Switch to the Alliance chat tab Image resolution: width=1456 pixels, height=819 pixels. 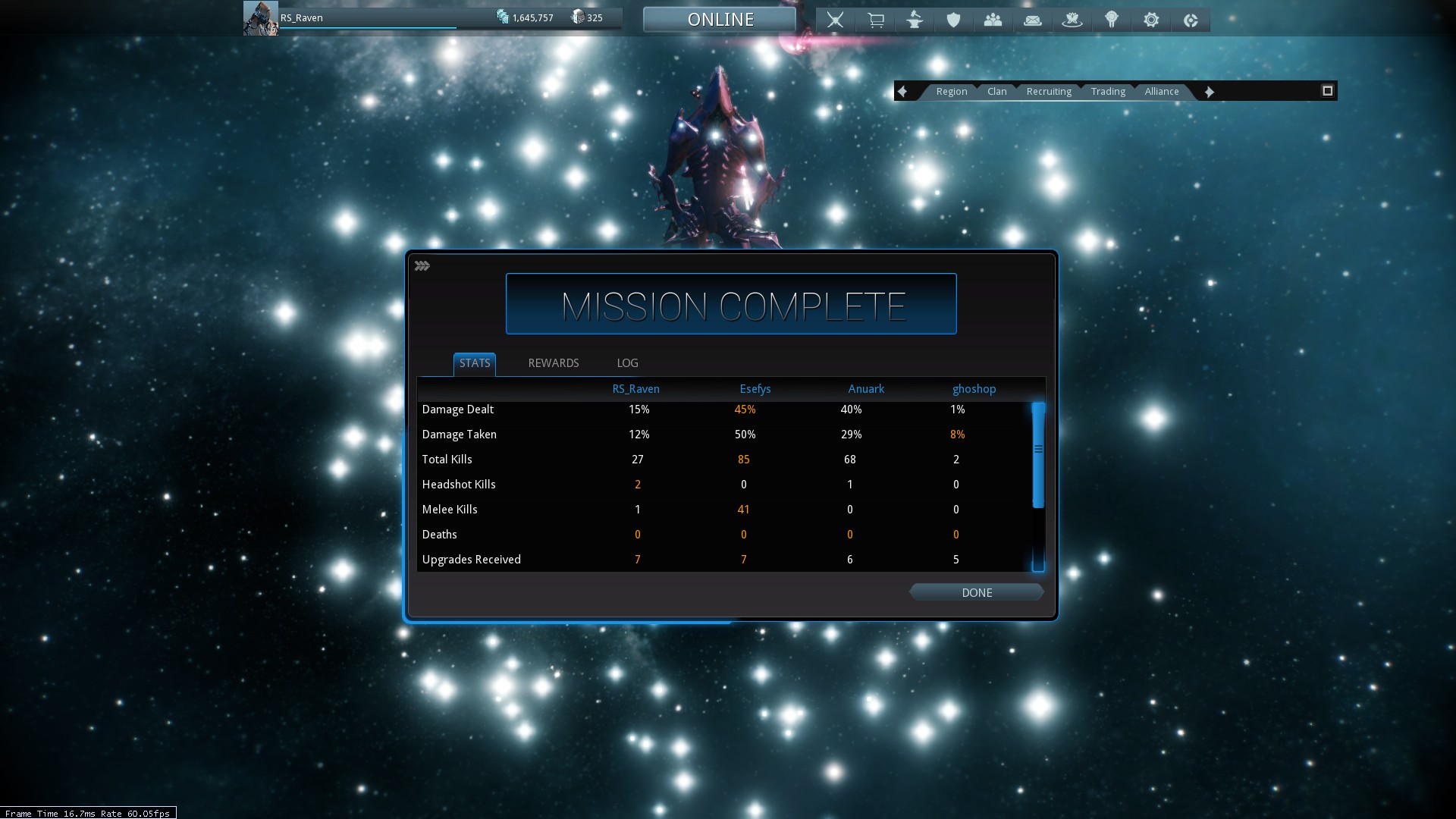[x=1161, y=92]
